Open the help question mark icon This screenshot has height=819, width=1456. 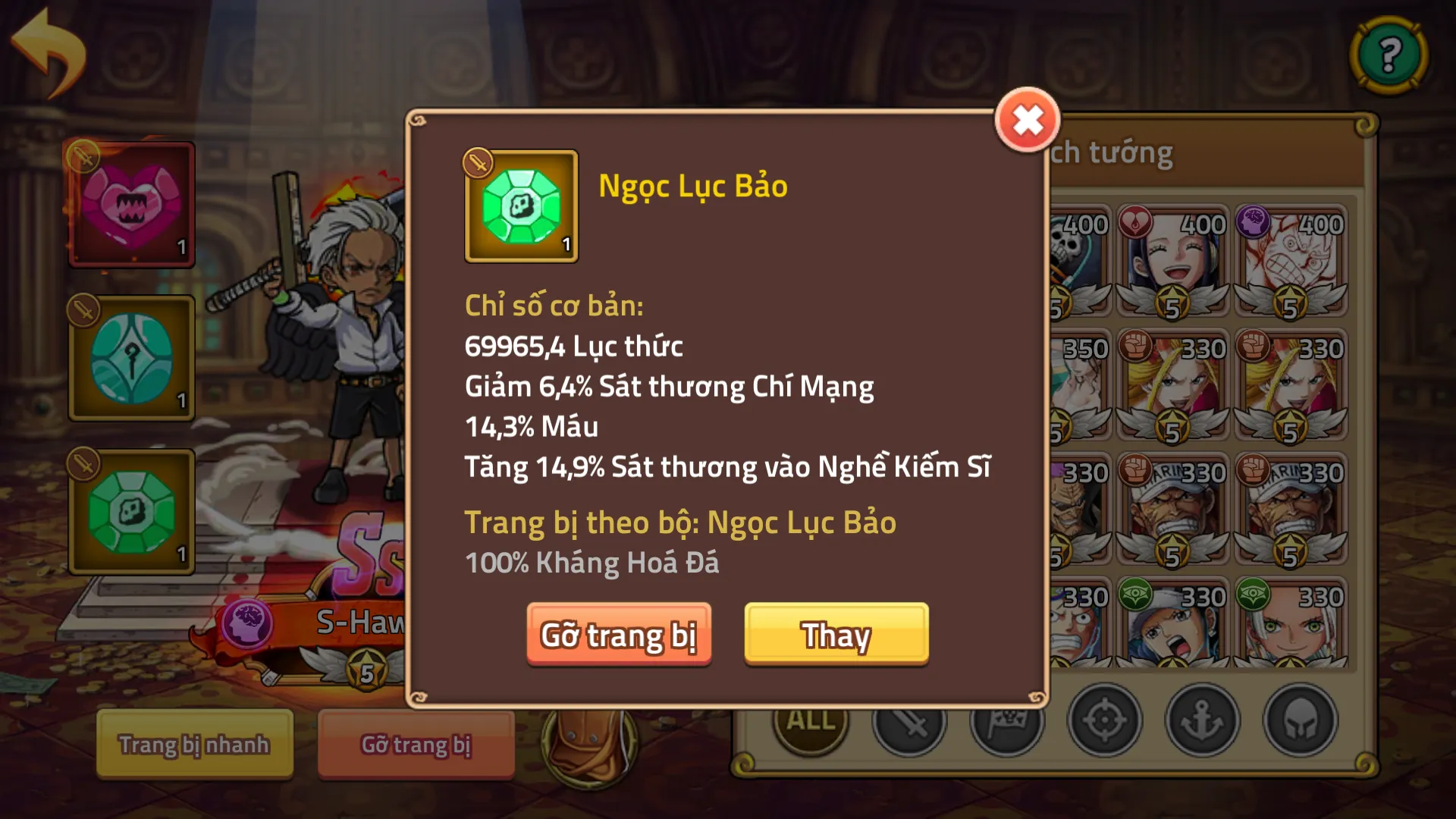pos(1389,53)
